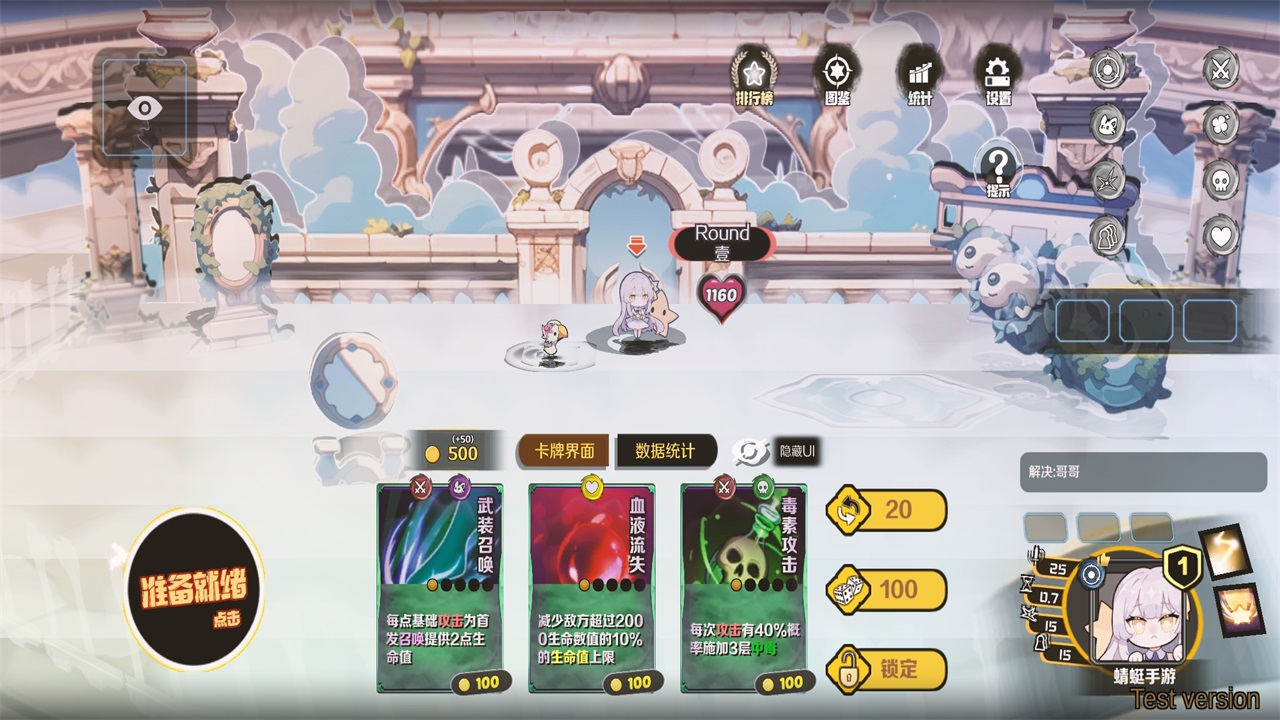Select the crossed swords filter icon
This screenshot has width=1280, height=720.
[1220, 69]
